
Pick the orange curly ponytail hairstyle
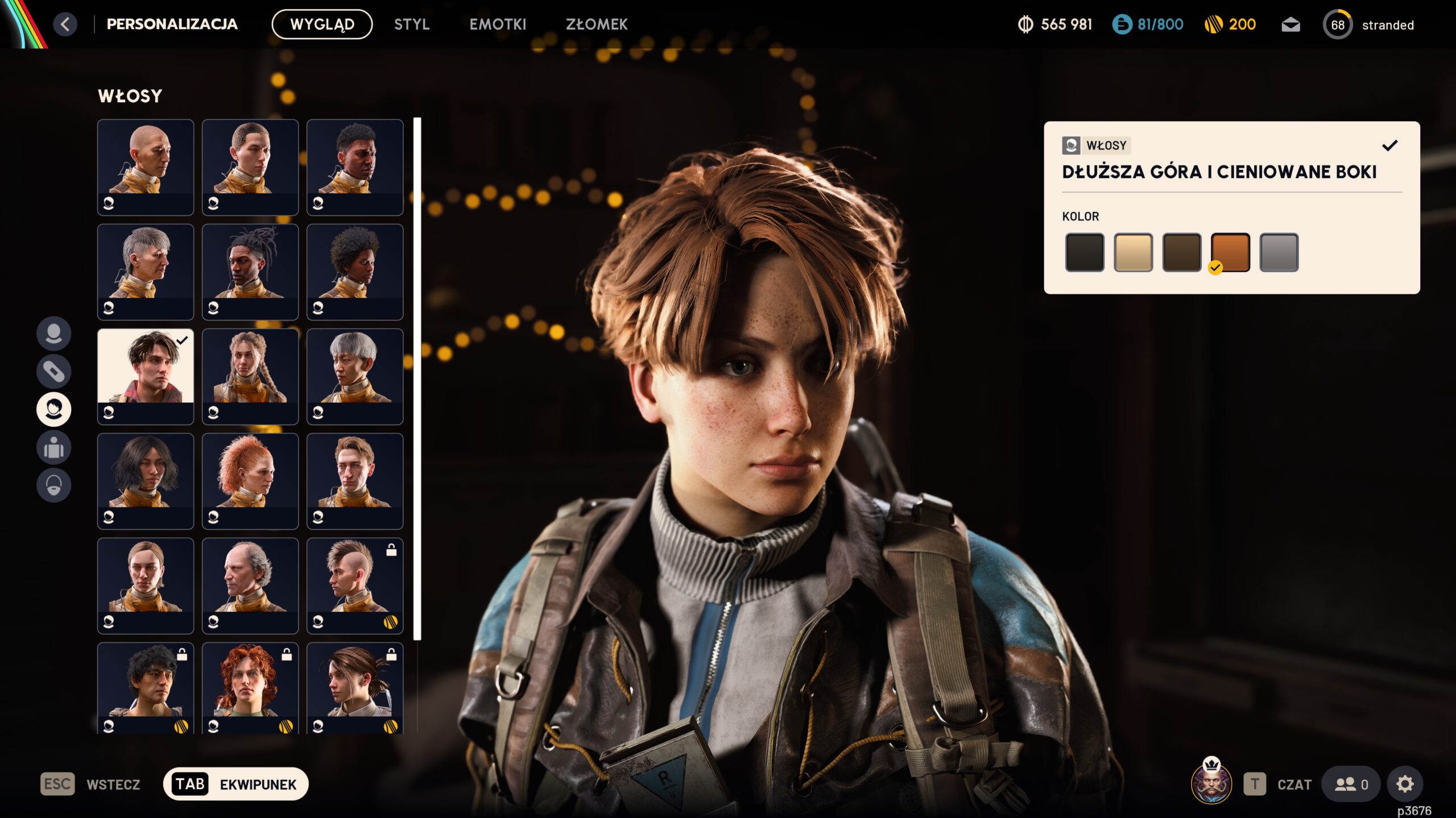(250, 481)
